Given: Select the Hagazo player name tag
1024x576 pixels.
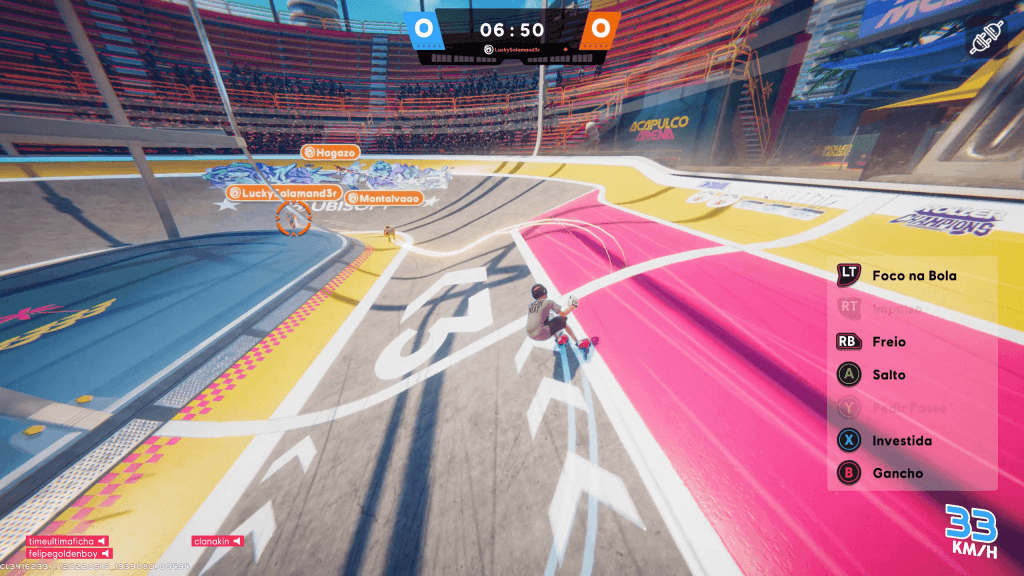Looking at the screenshot, I should (329, 152).
